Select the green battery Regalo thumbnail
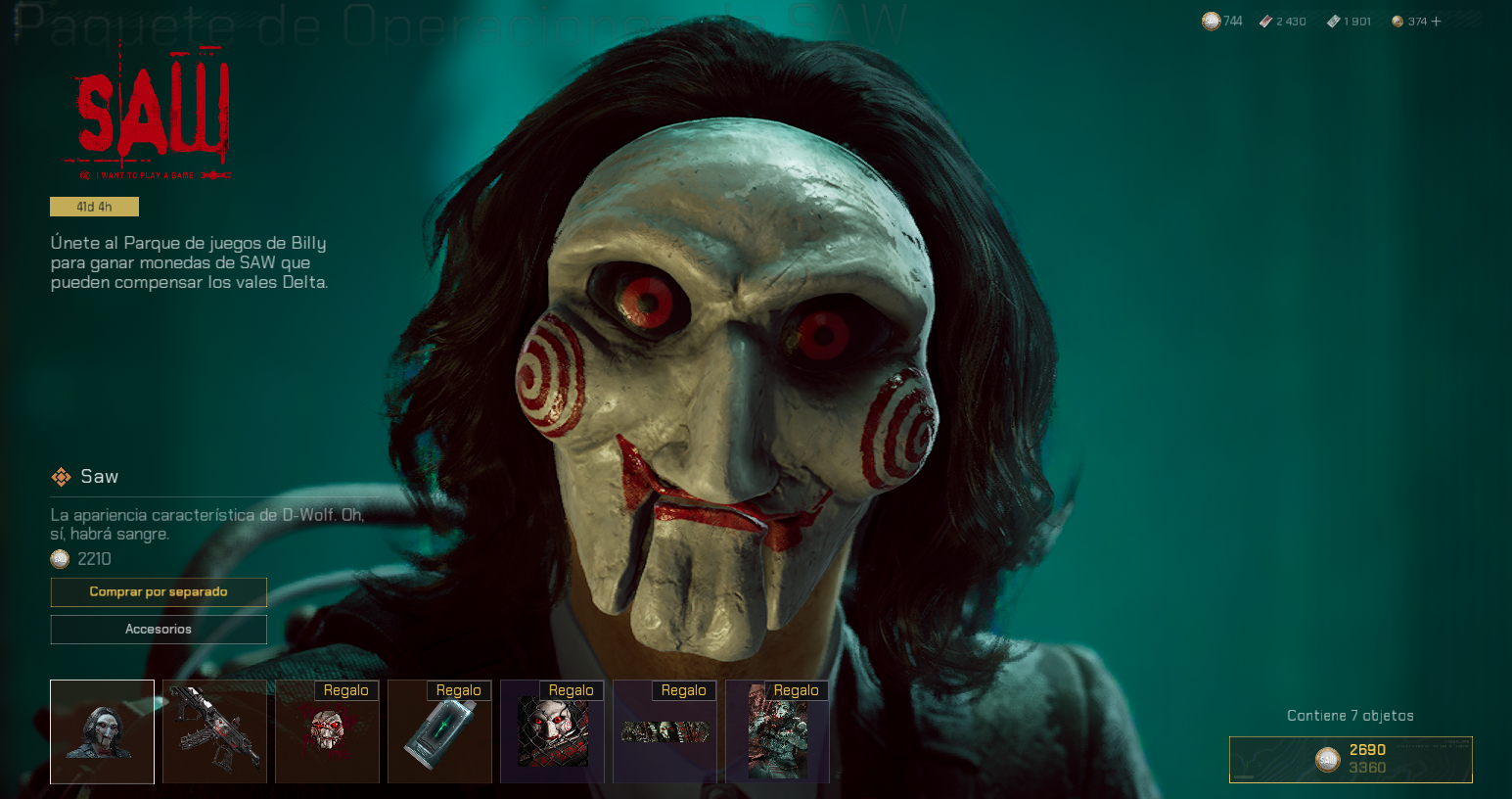Viewport: 1512px width, 799px height. pyautogui.click(x=439, y=731)
